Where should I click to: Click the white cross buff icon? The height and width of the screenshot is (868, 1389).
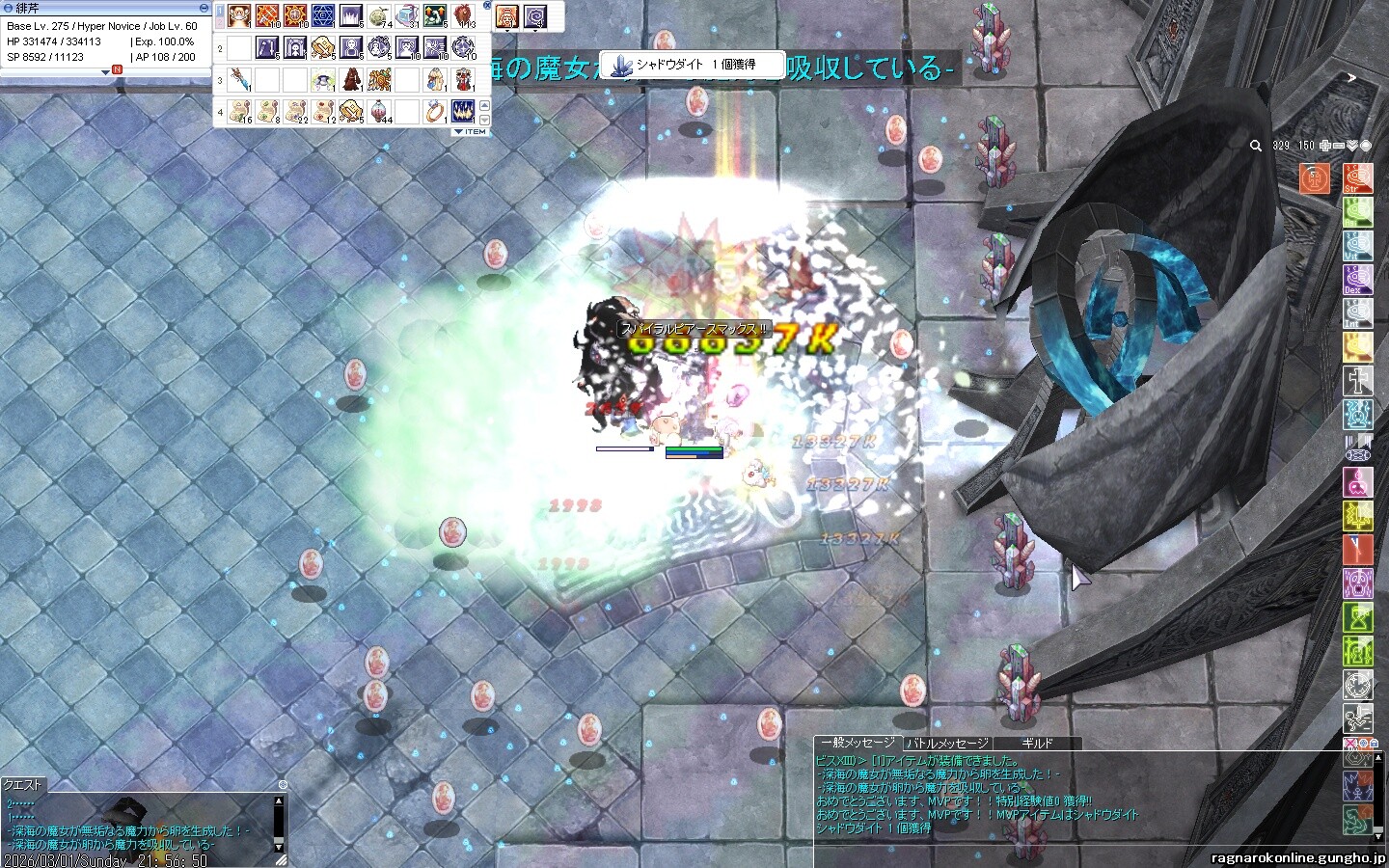(1357, 381)
